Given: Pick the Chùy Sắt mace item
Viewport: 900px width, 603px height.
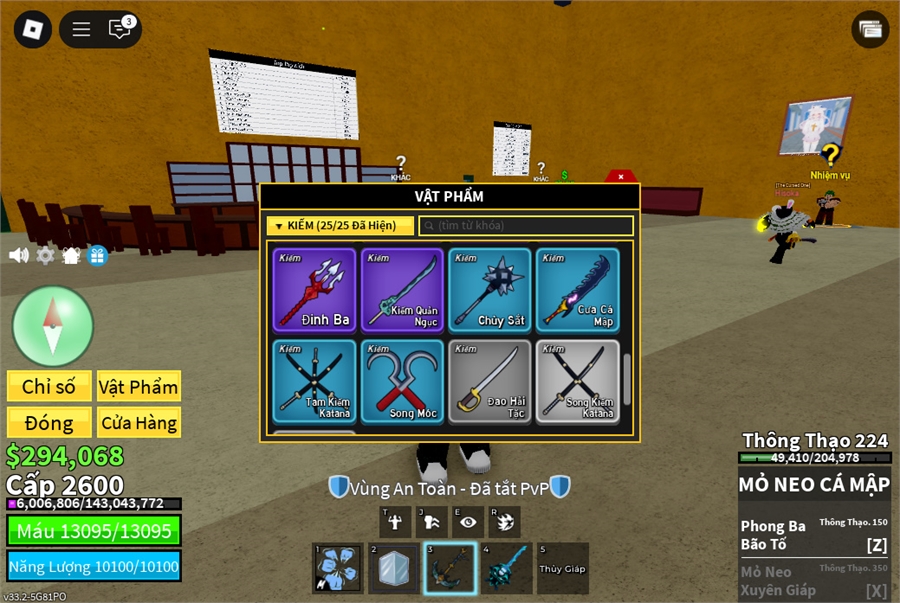Looking at the screenshot, I should point(490,290).
